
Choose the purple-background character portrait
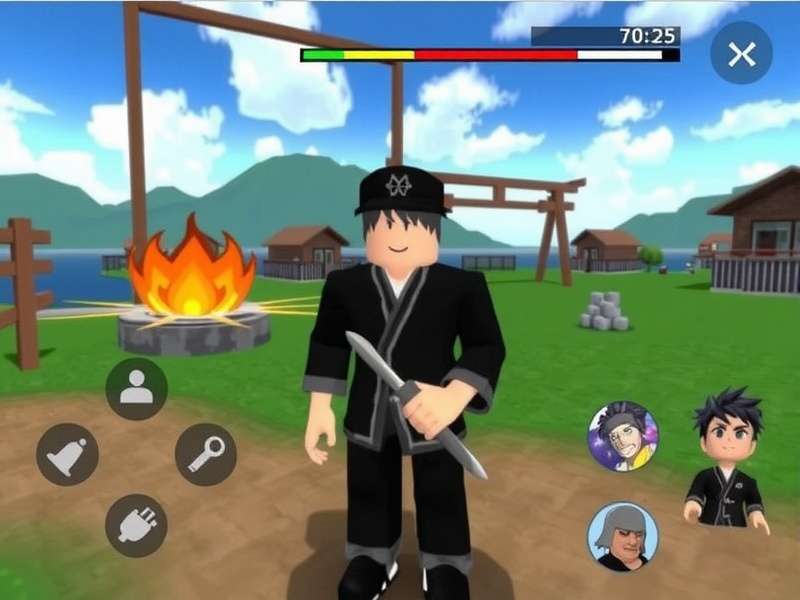[x=622, y=436]
